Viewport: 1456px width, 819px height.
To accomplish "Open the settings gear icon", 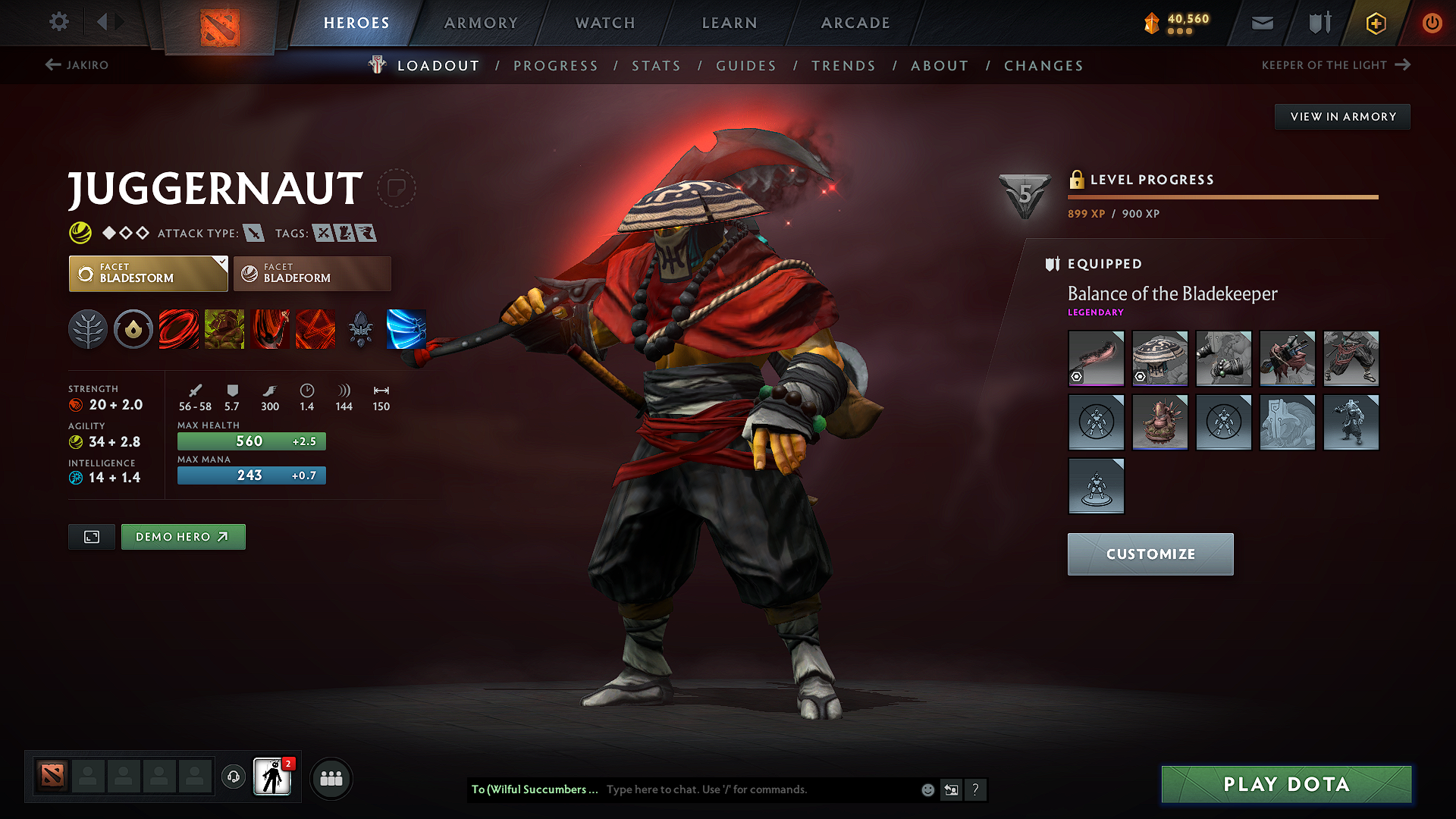I will 58,22.
